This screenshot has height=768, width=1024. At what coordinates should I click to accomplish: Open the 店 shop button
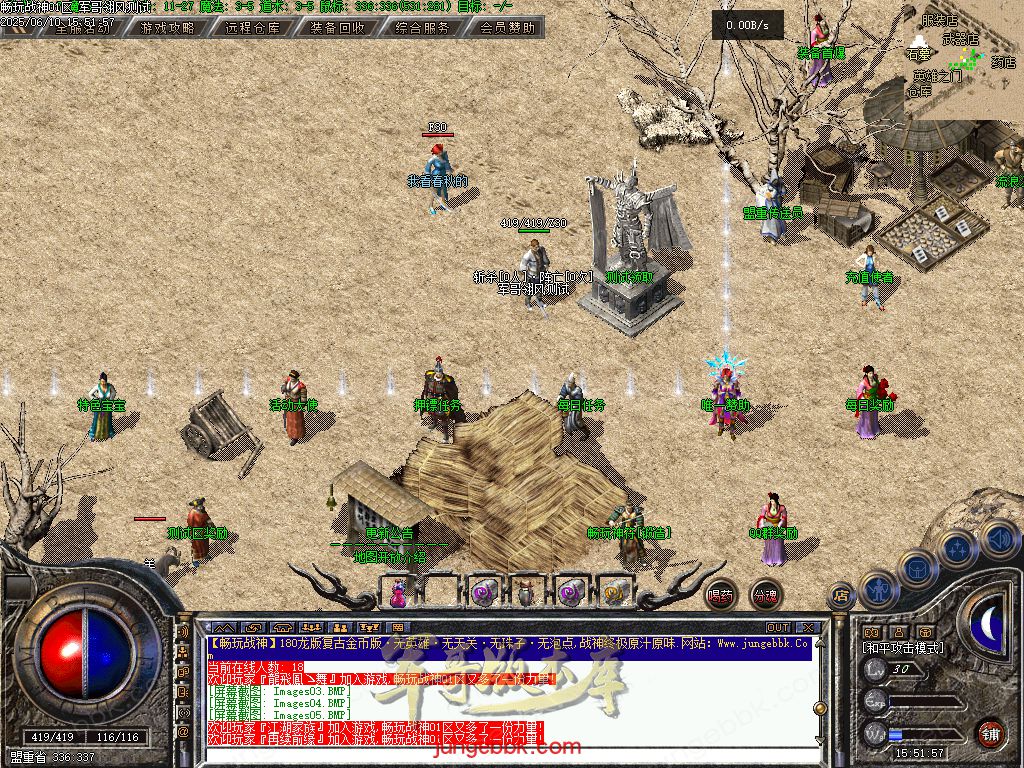pos(841,596)
